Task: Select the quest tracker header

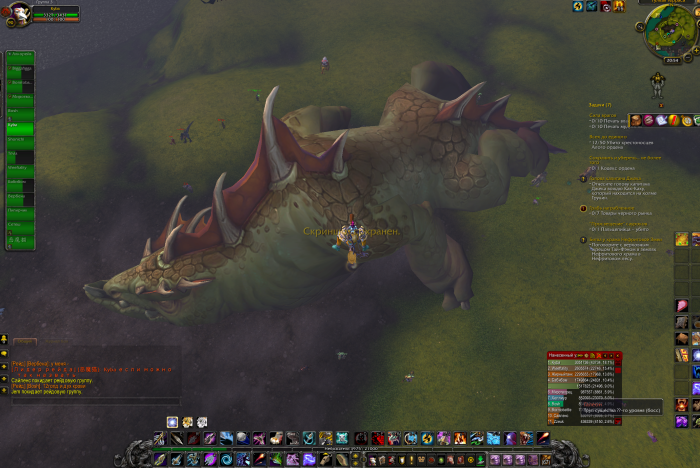Action: pos(600,105)
